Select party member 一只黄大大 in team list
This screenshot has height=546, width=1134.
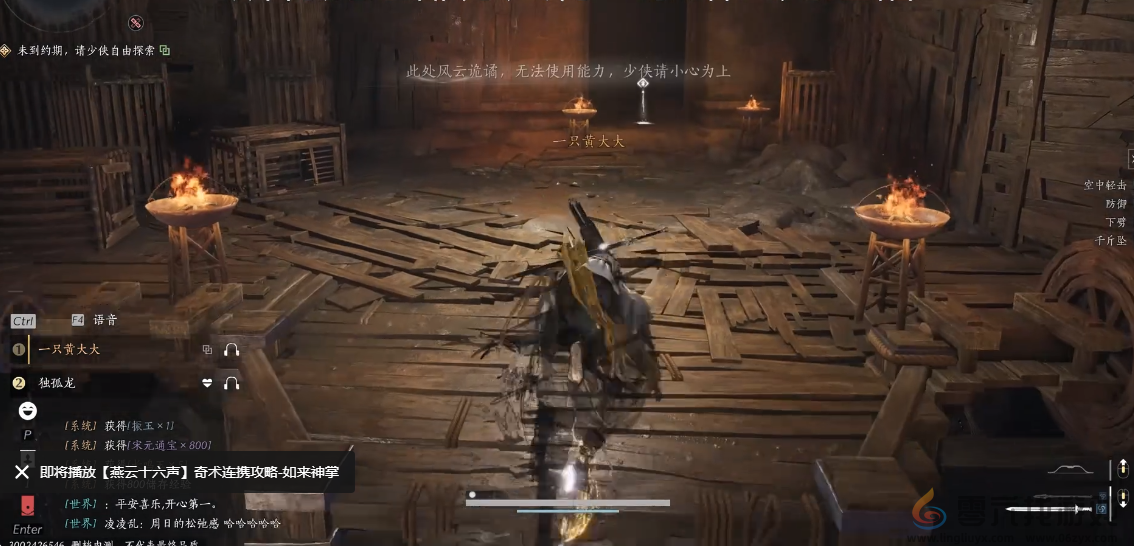tap(69, 350)
